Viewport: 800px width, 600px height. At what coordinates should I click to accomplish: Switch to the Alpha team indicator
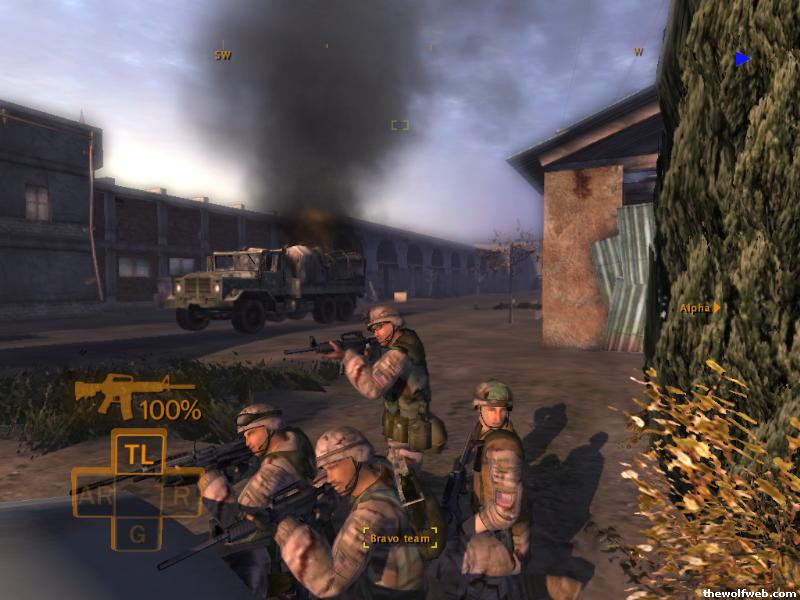tap(699, 308)
